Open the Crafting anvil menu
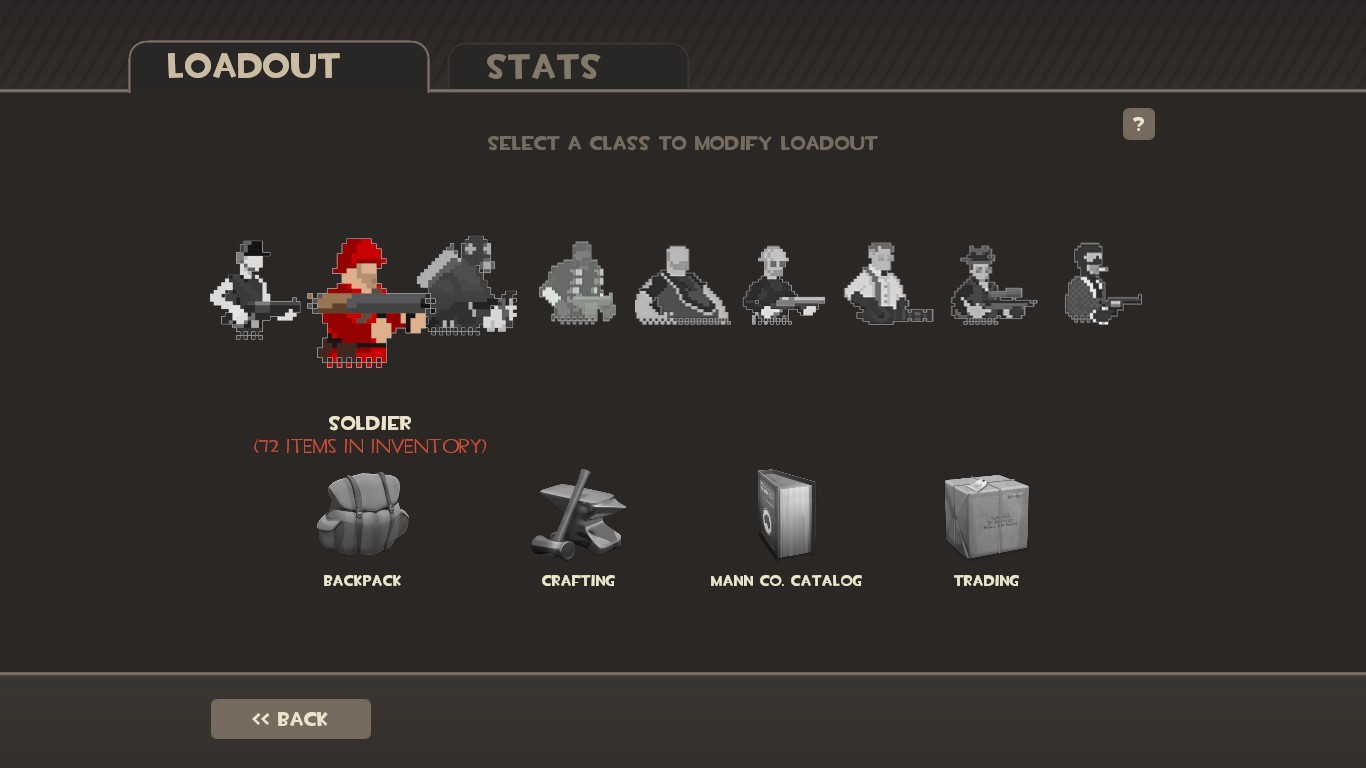 [x=578, y=514]
